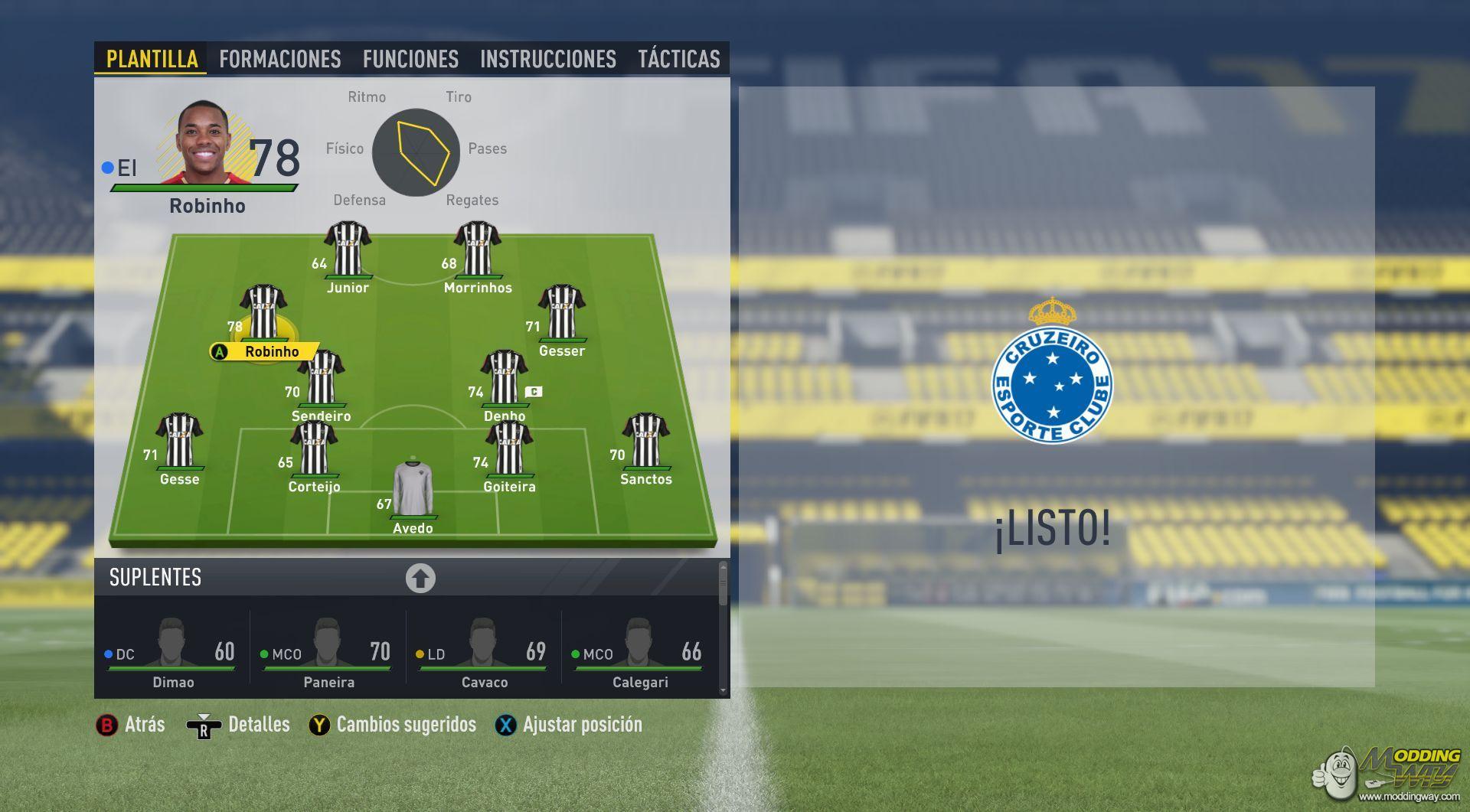Screen dimensions: 1470x812
Task: Pick substitute Paneira from the bench
Action: click(x=328, y=652)
